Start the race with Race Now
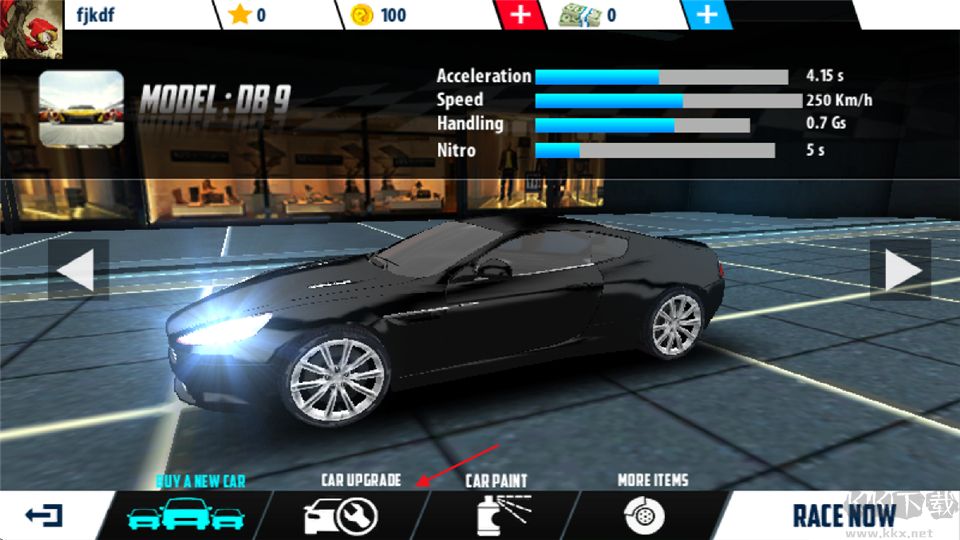 [845, 516]
